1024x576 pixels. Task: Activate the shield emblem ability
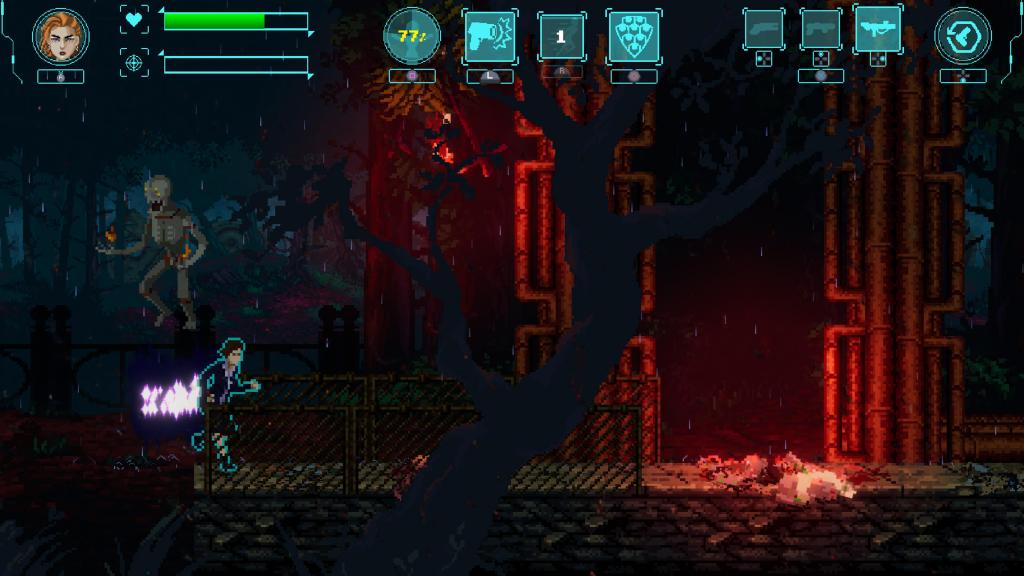(633, 37)
